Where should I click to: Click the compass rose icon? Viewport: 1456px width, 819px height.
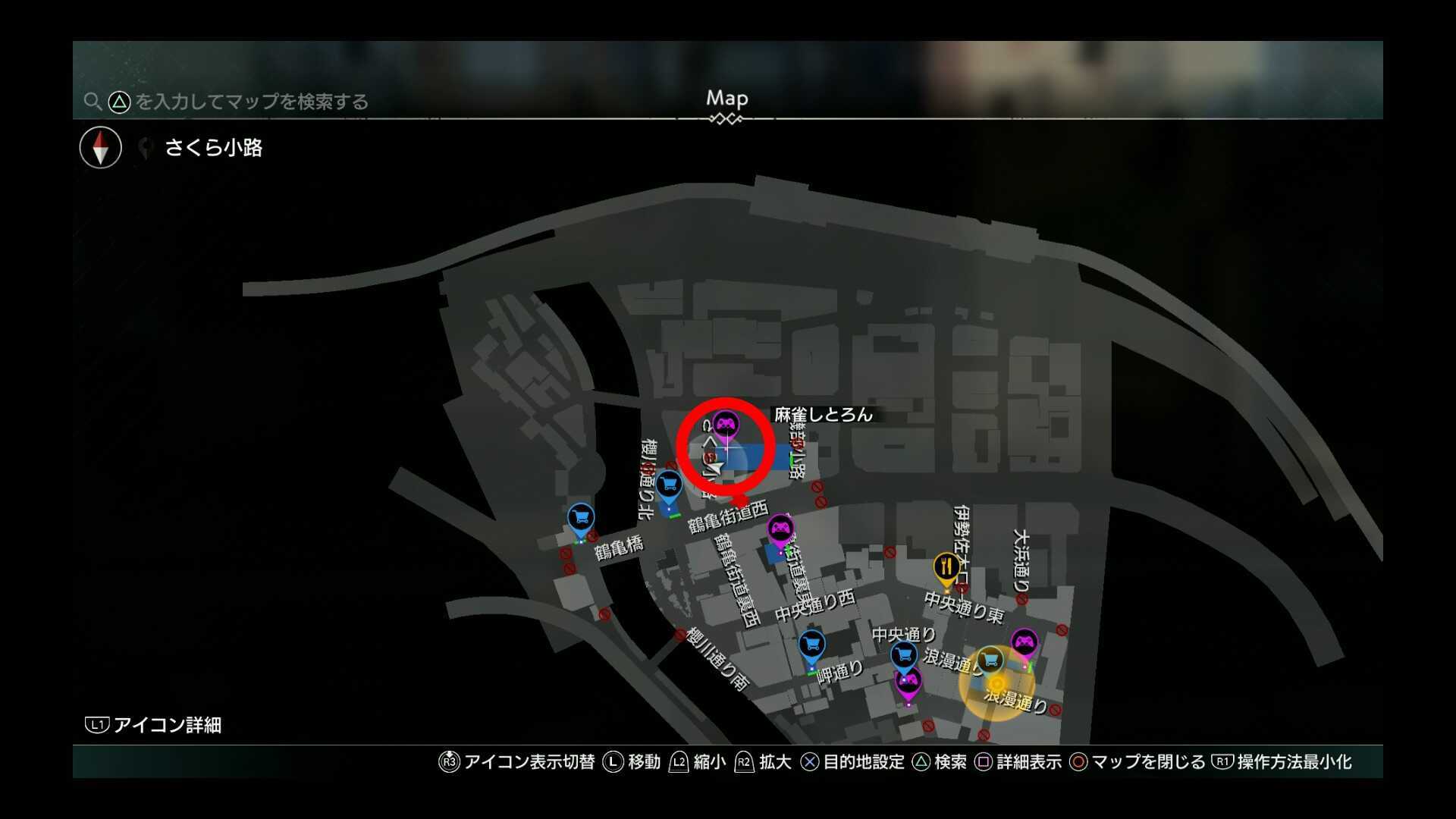click(99, 147)
